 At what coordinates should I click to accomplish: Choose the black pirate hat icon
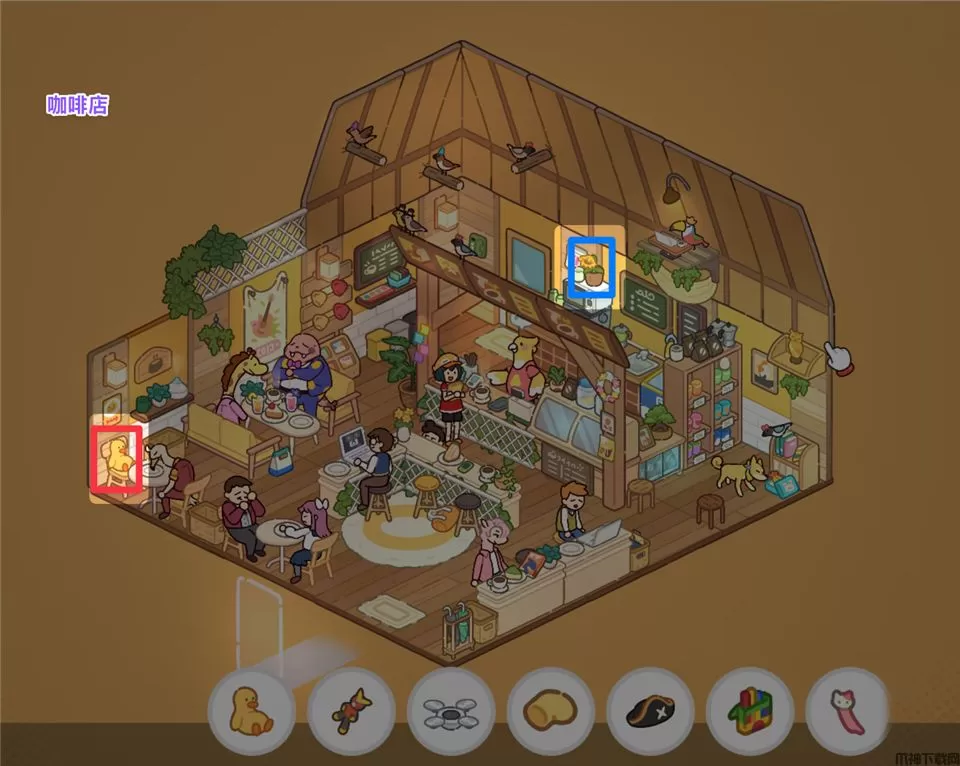click(x=650, y=711)
